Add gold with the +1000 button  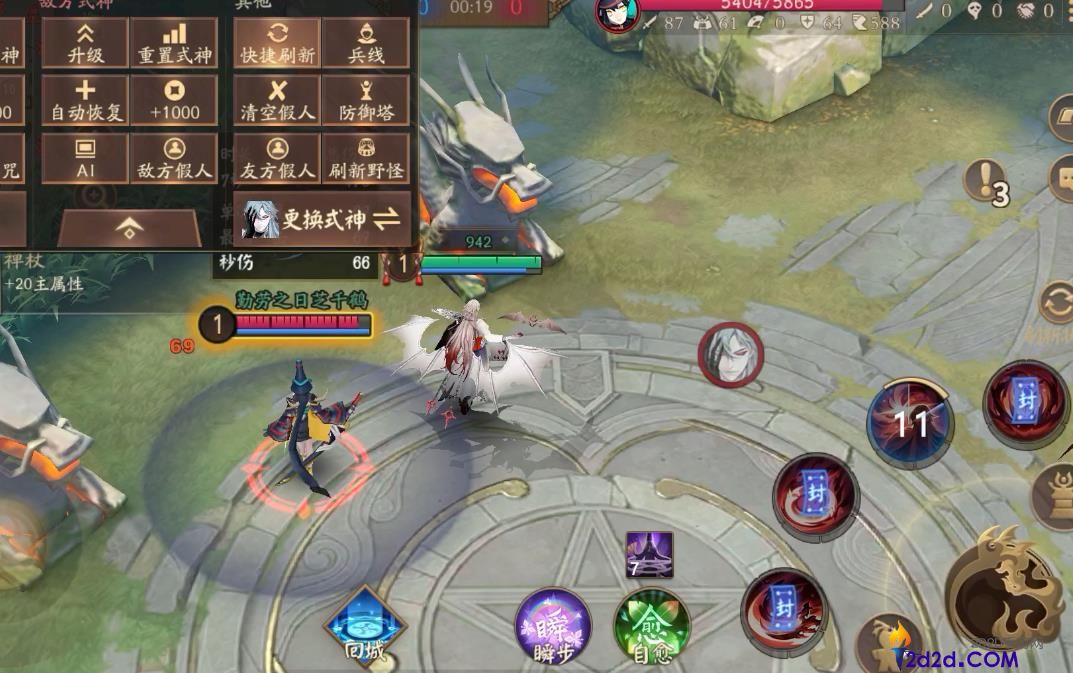pos(174,101)
